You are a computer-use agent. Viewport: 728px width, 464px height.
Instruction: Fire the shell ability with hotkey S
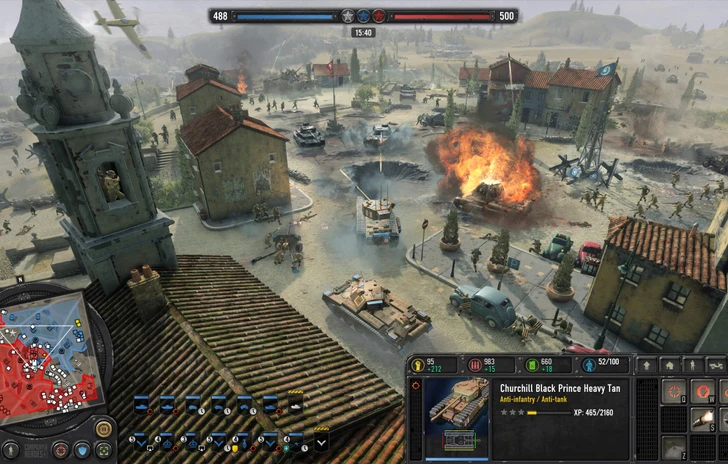[705, 419]
